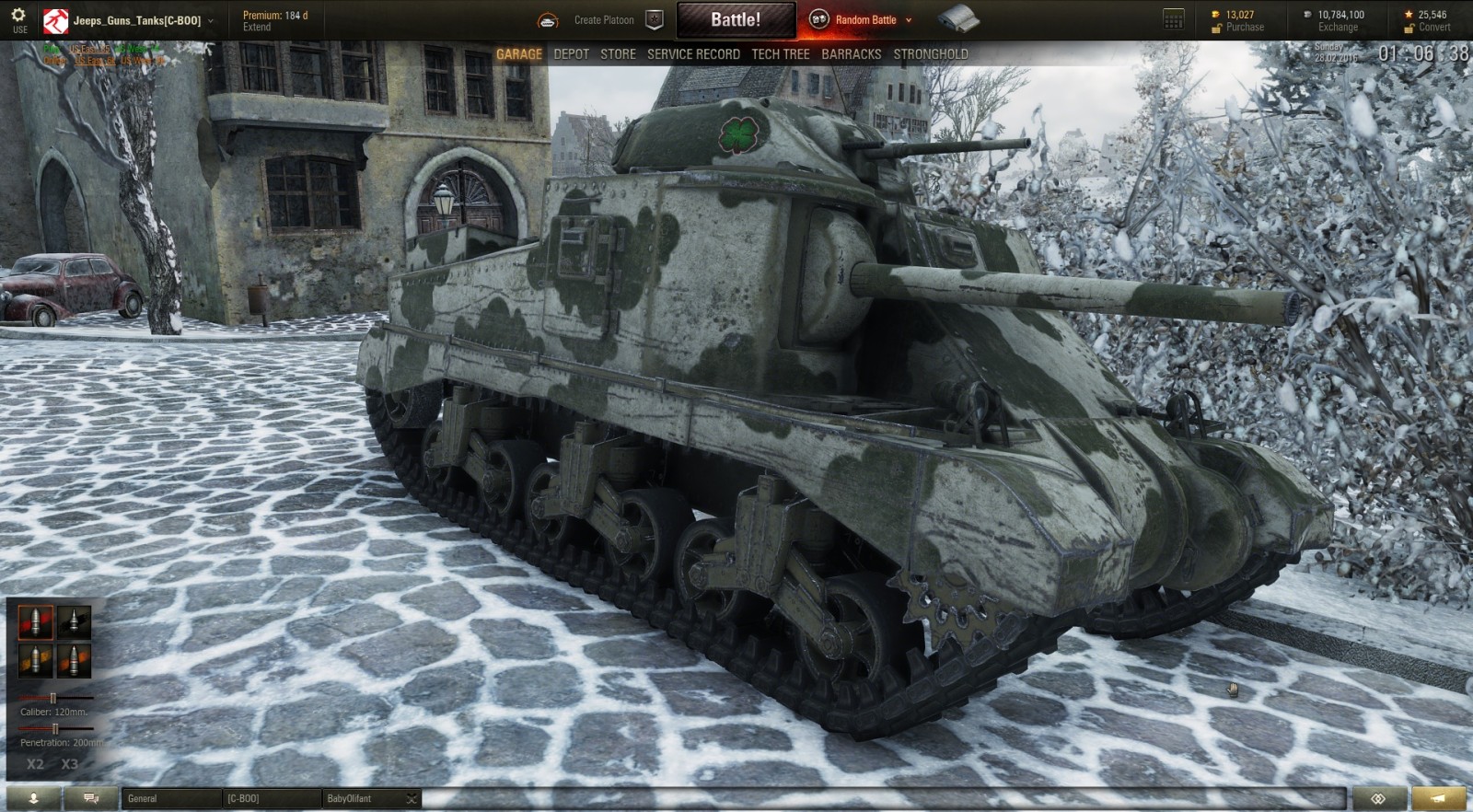Open the platoon invite shield icon
The width and height of the screenshot is (1473, 812).
(655, 17)
